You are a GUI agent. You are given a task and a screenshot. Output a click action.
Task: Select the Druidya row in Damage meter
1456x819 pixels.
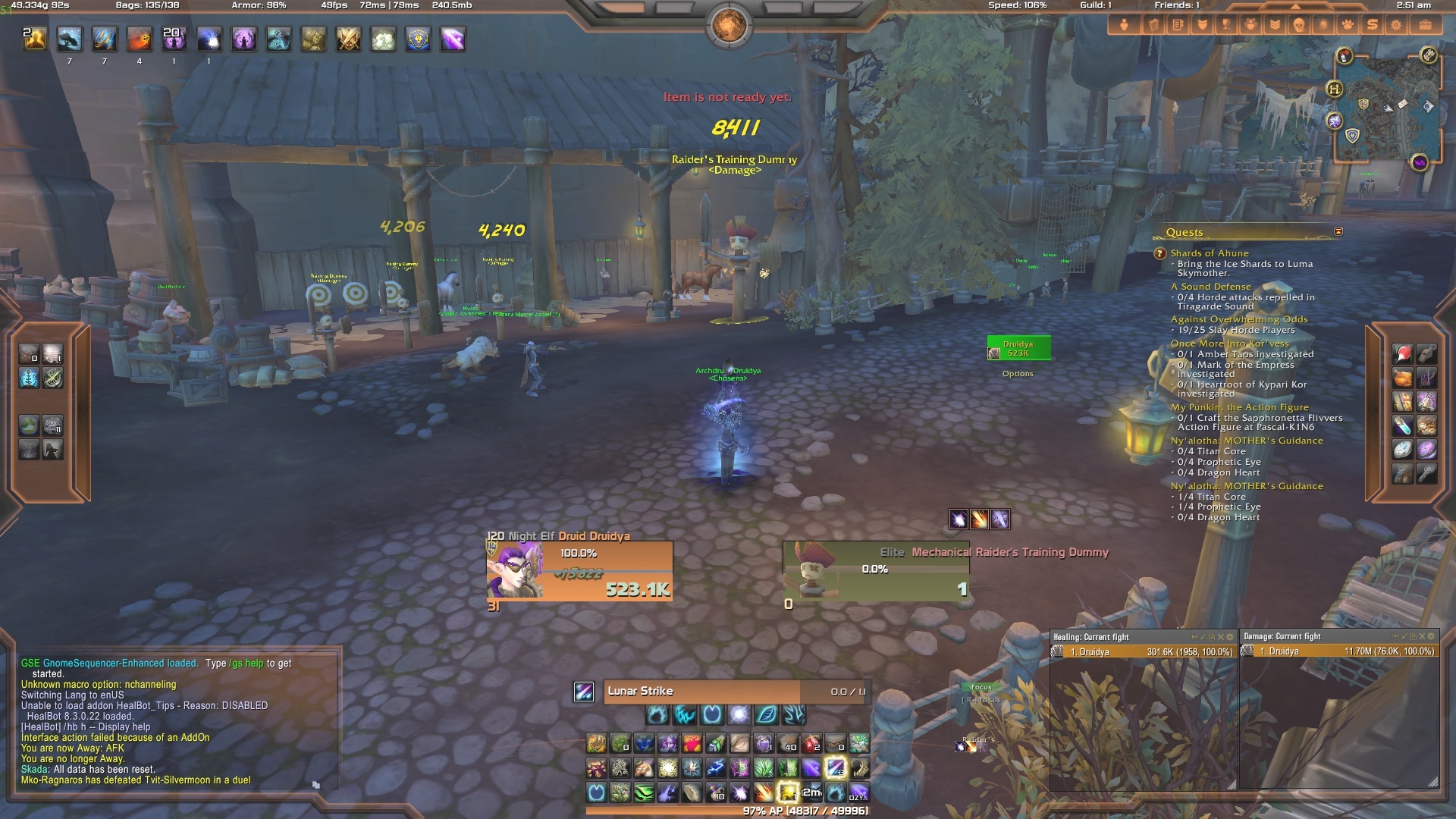(1339, 651)
